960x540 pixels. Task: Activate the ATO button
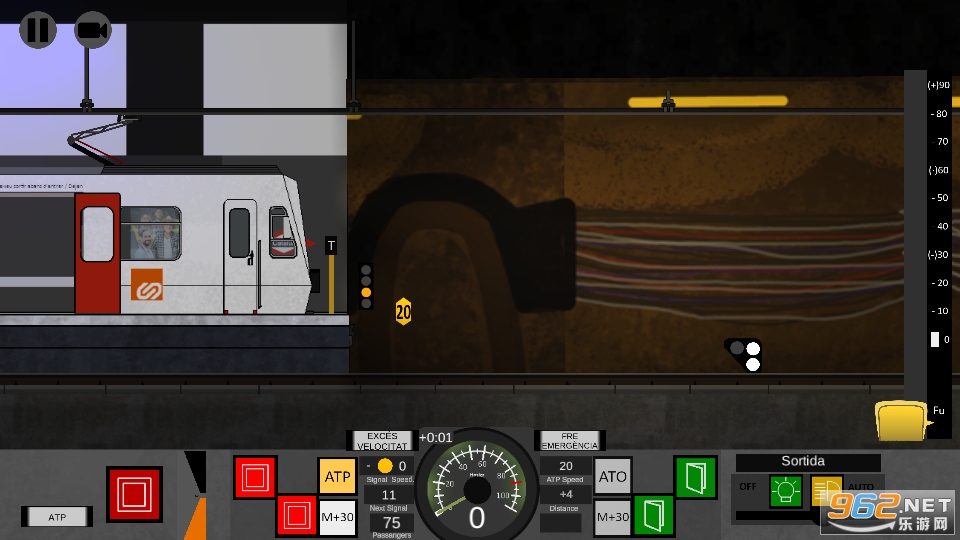(613, 477)
